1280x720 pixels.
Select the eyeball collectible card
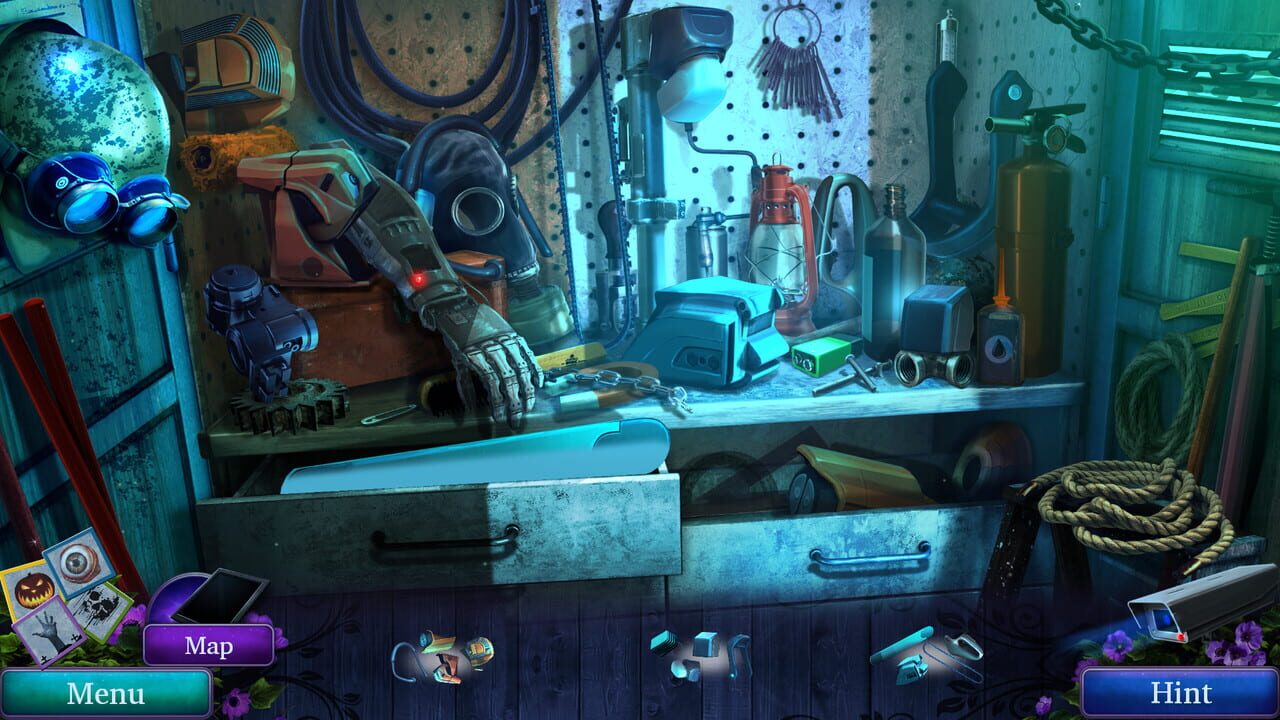point(79,567)
